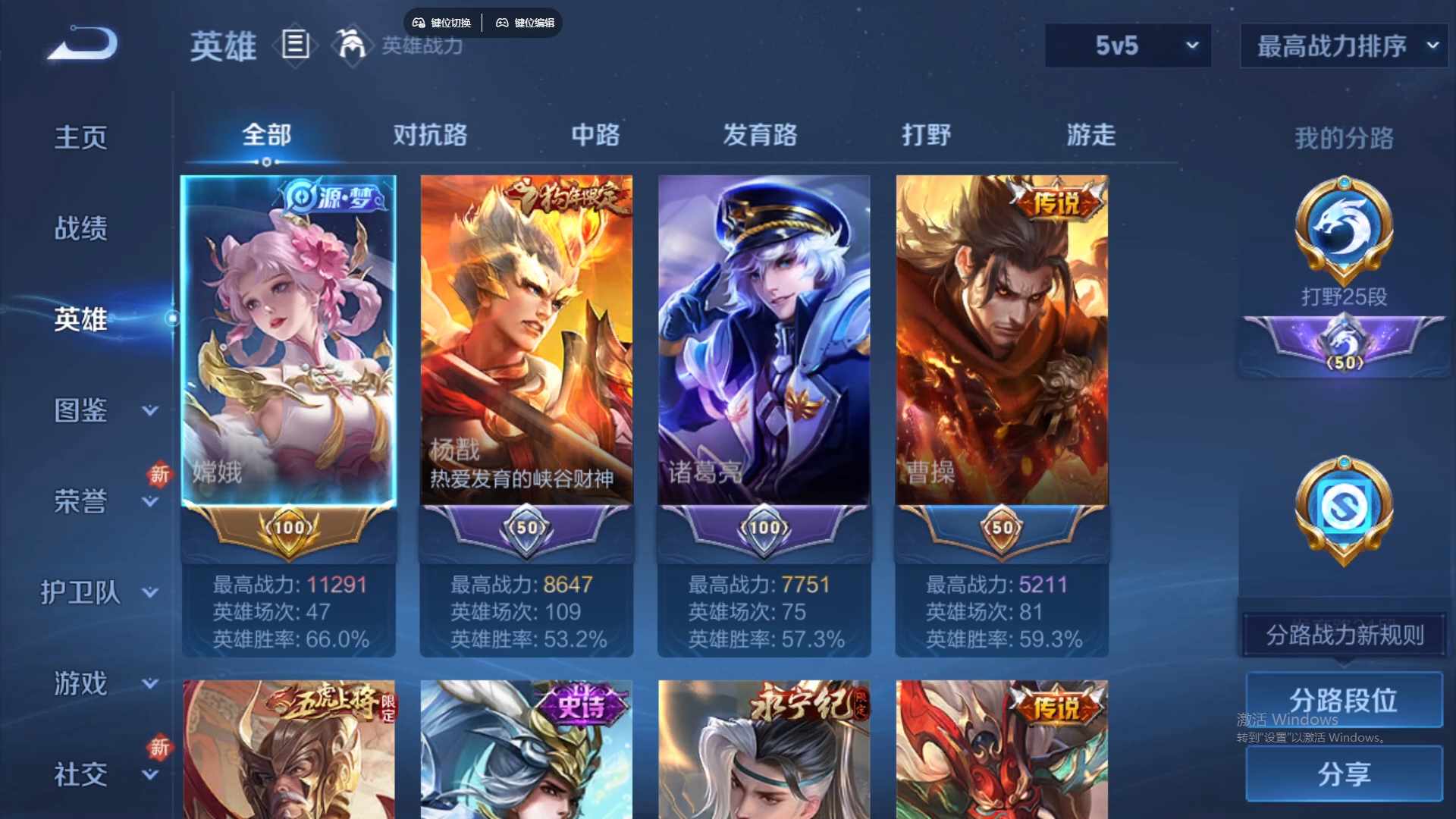The width and height of the screenshot is (1456, 819).
Task: Open 社交 from the left sidebar
Action: (81, 775)
